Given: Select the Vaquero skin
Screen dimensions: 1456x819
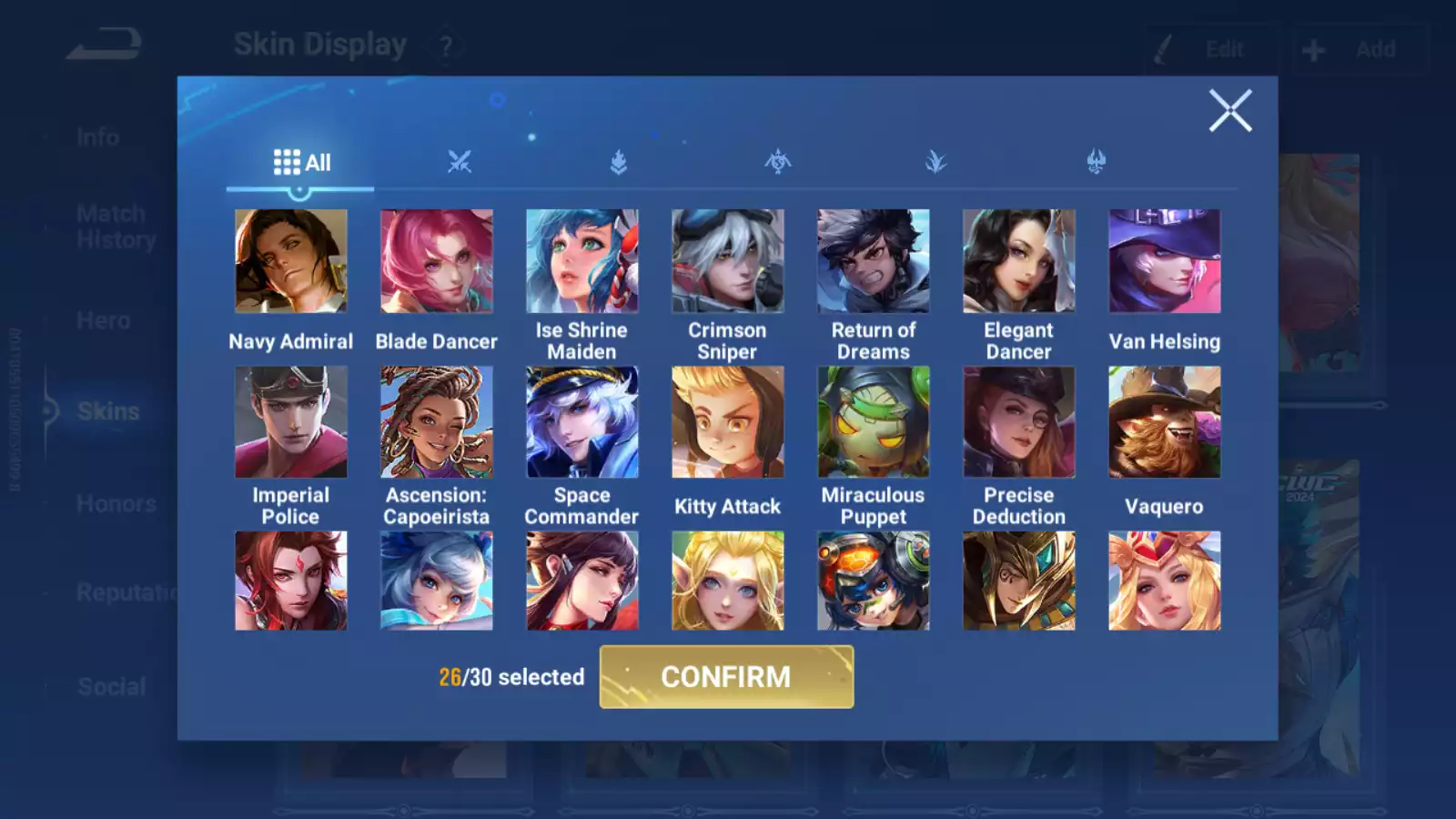Looking at the screenshot, I should coord(1165,422).
